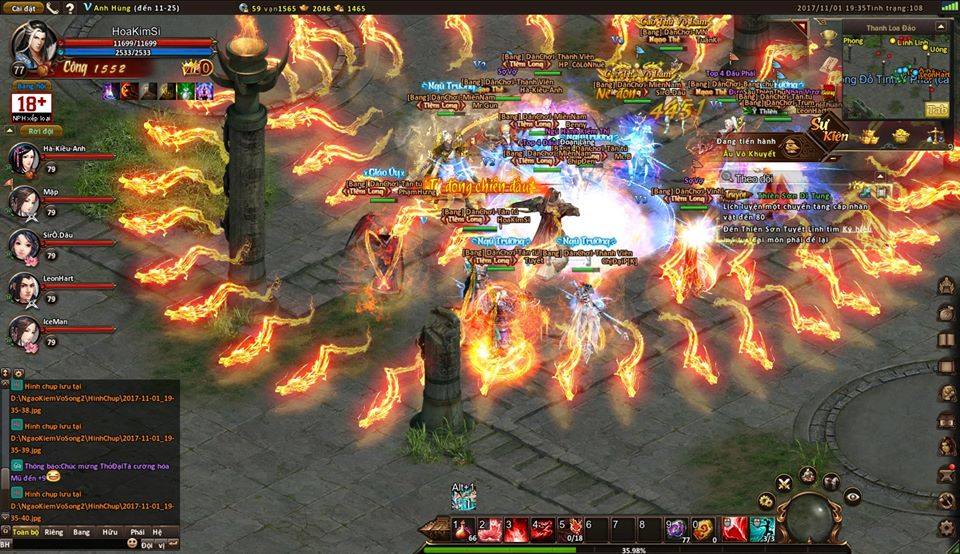The width and height of the screenshot is (960, 554).
Task: Click the HoaKimSi player portrait
Action: [32, 46]
